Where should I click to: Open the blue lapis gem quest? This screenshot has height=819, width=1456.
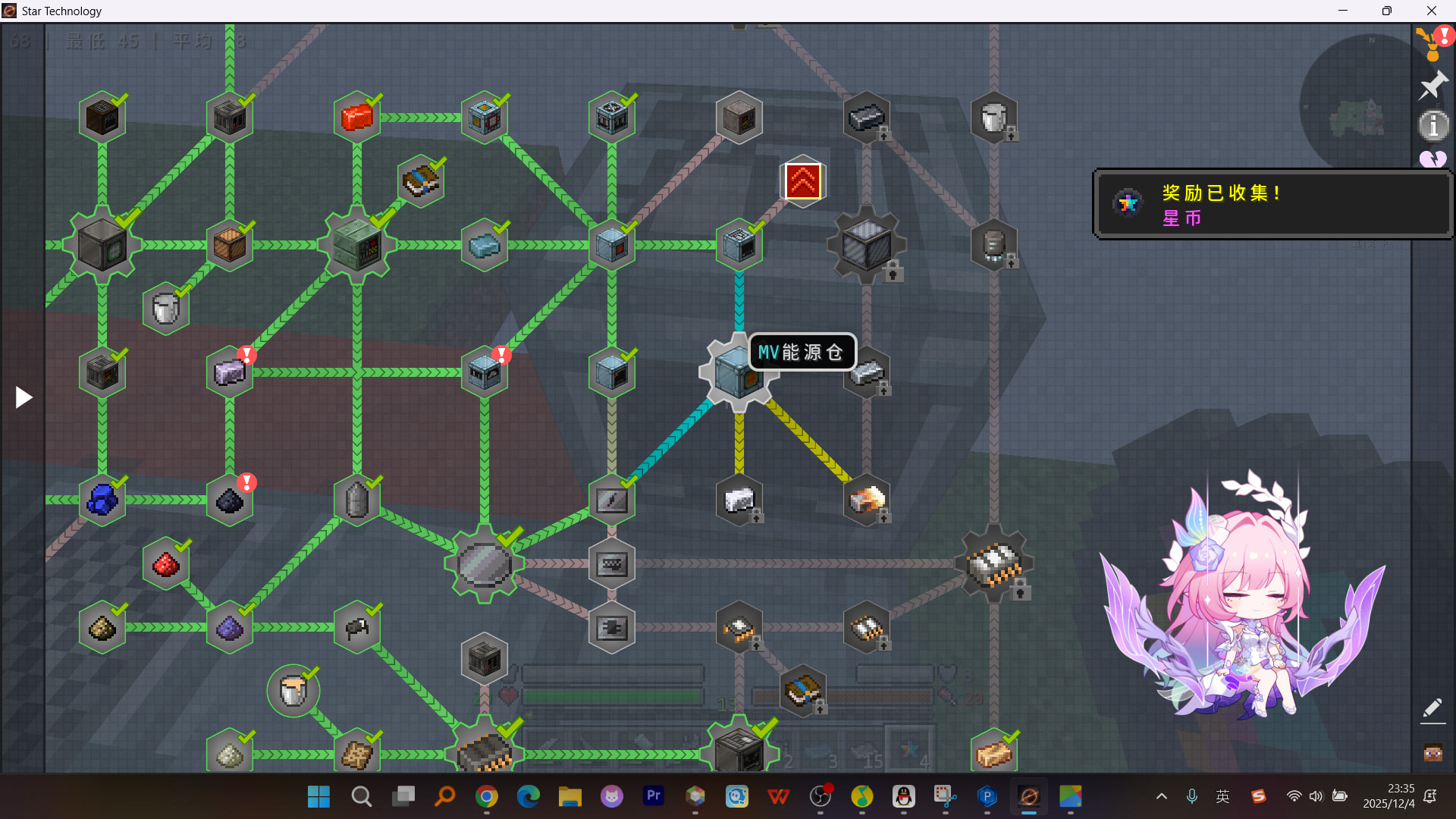102,500
